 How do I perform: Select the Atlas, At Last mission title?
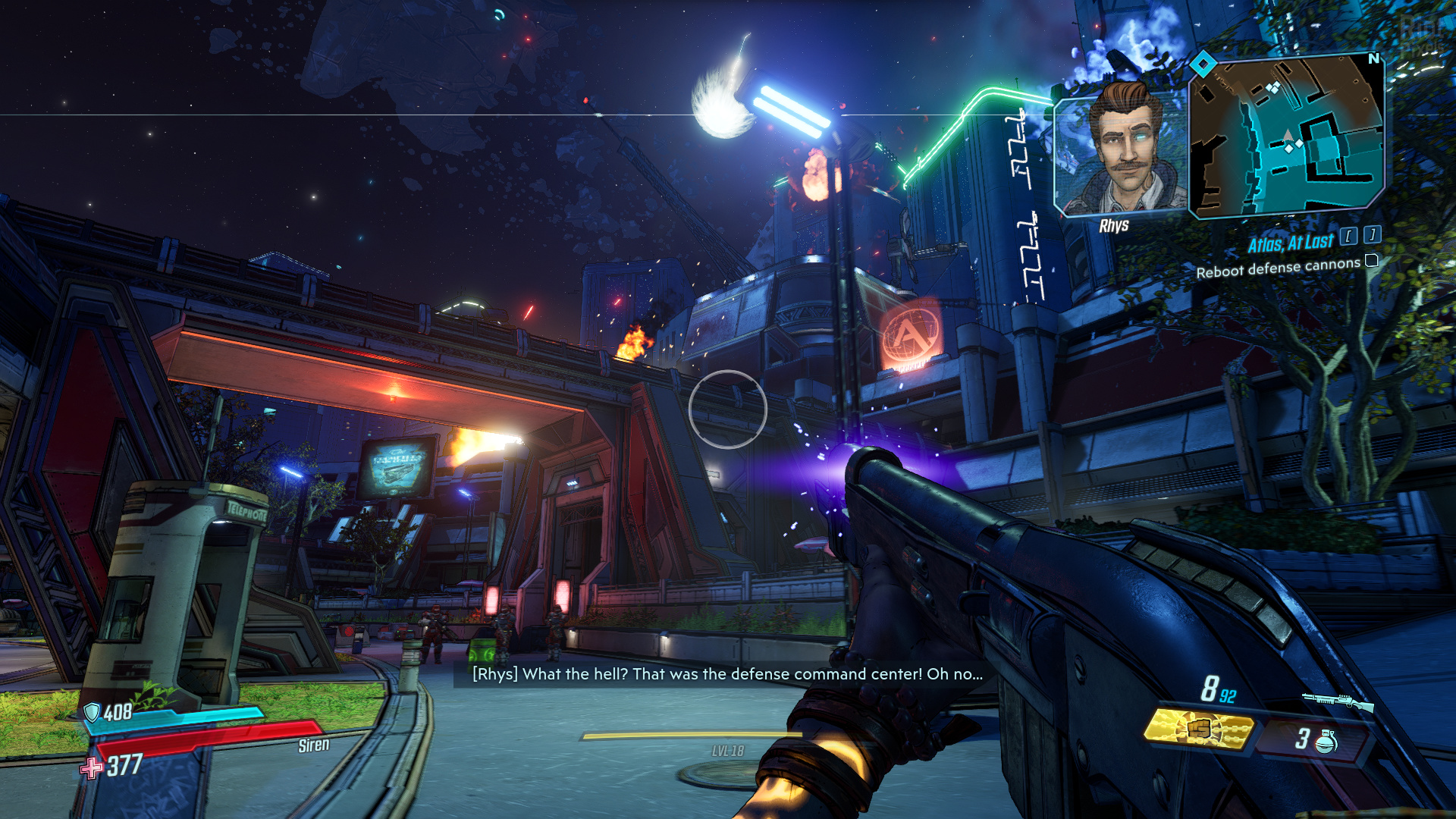point(1290,243)
